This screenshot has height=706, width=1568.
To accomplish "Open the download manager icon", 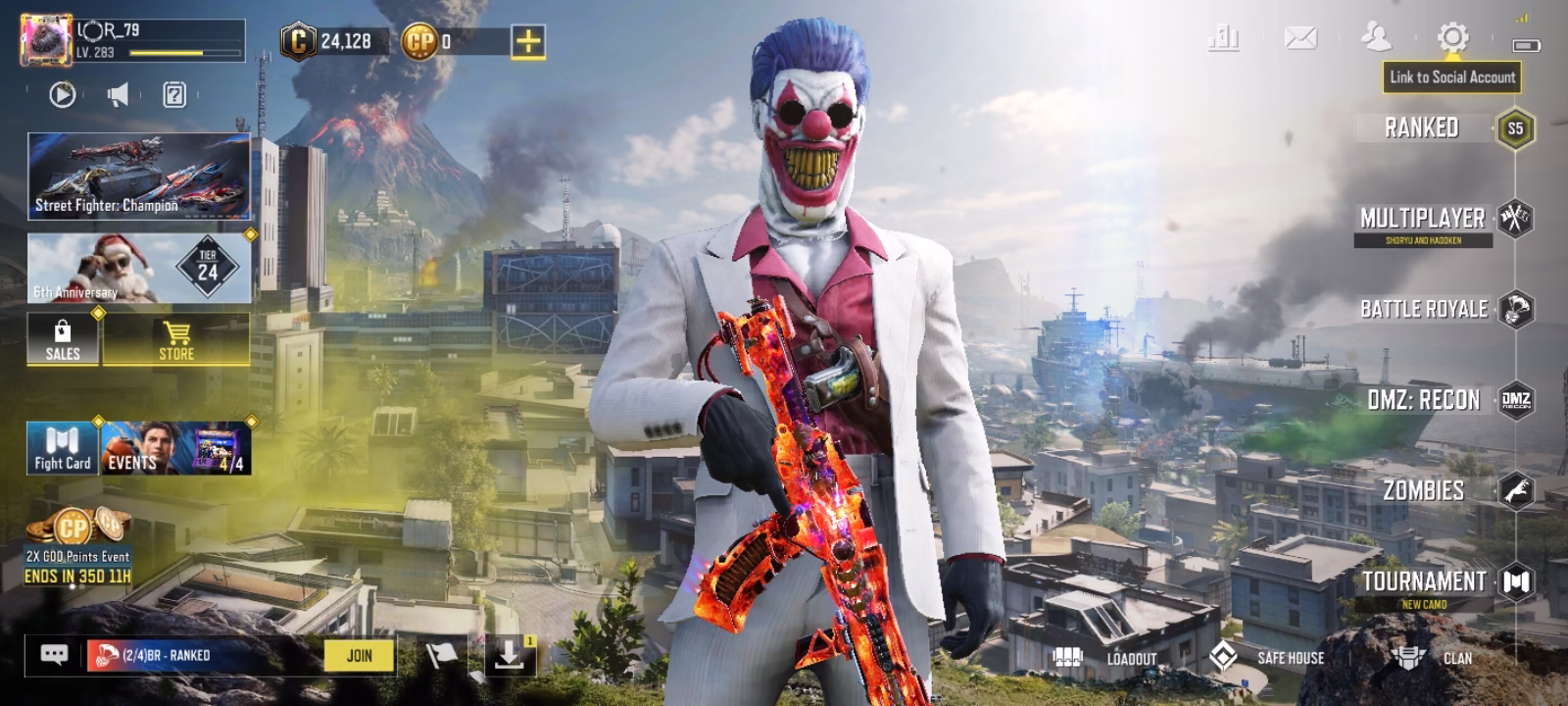I will pyautogui.click(x=509, y=655).
